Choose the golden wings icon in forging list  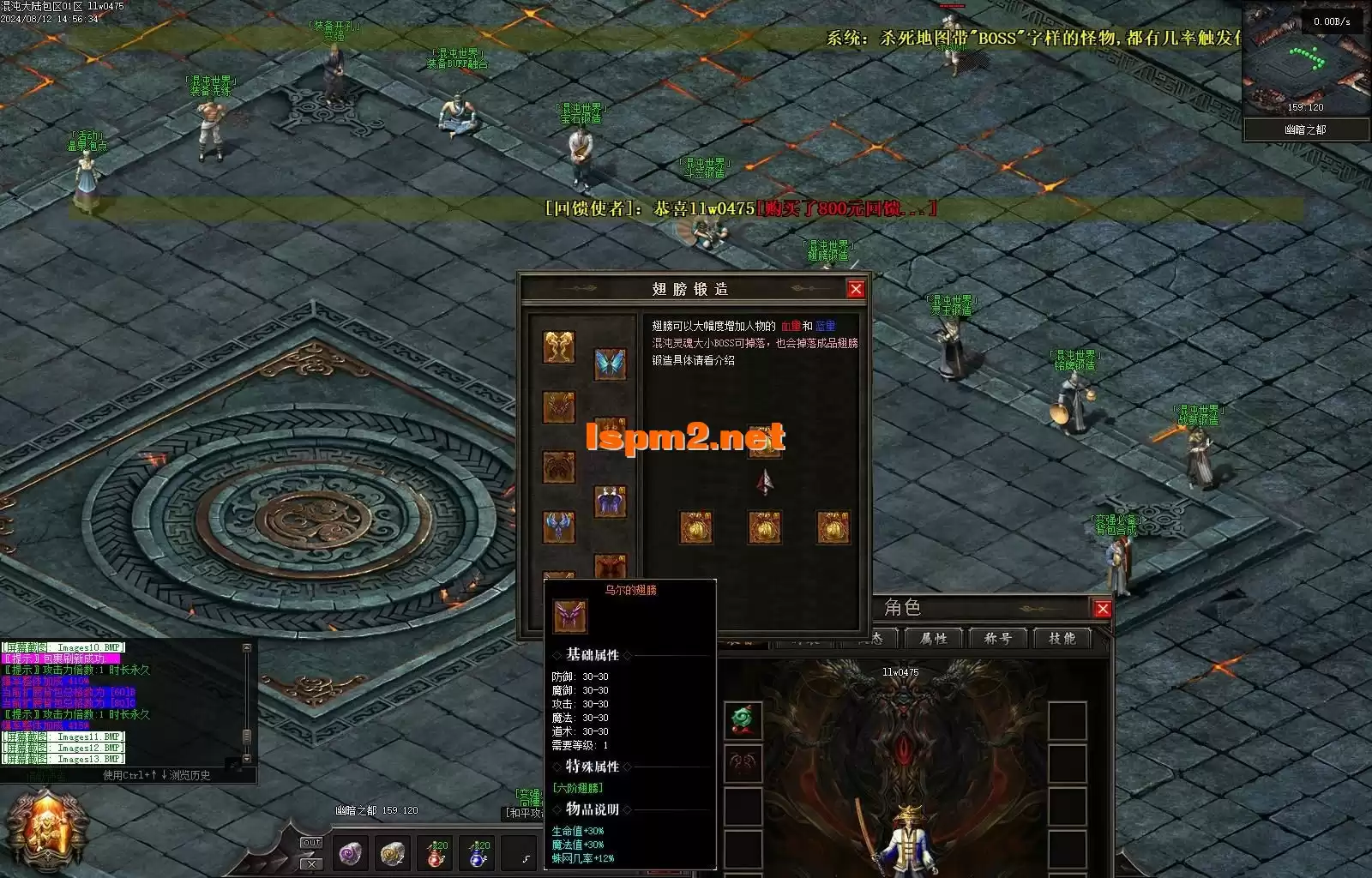[558, 347]
